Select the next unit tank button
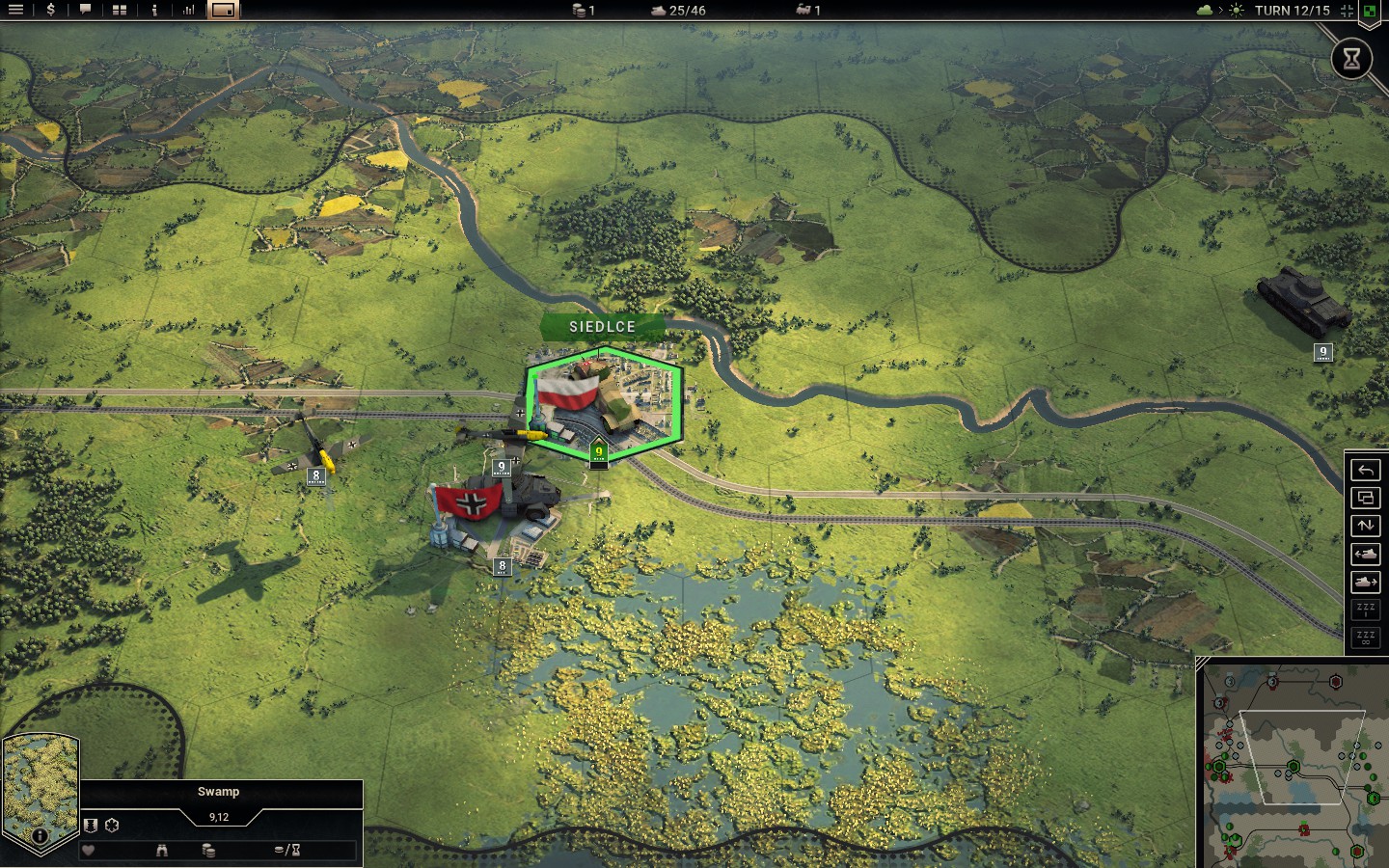This screenshot has height=868, width=1389. click(x=1365, y=582)
